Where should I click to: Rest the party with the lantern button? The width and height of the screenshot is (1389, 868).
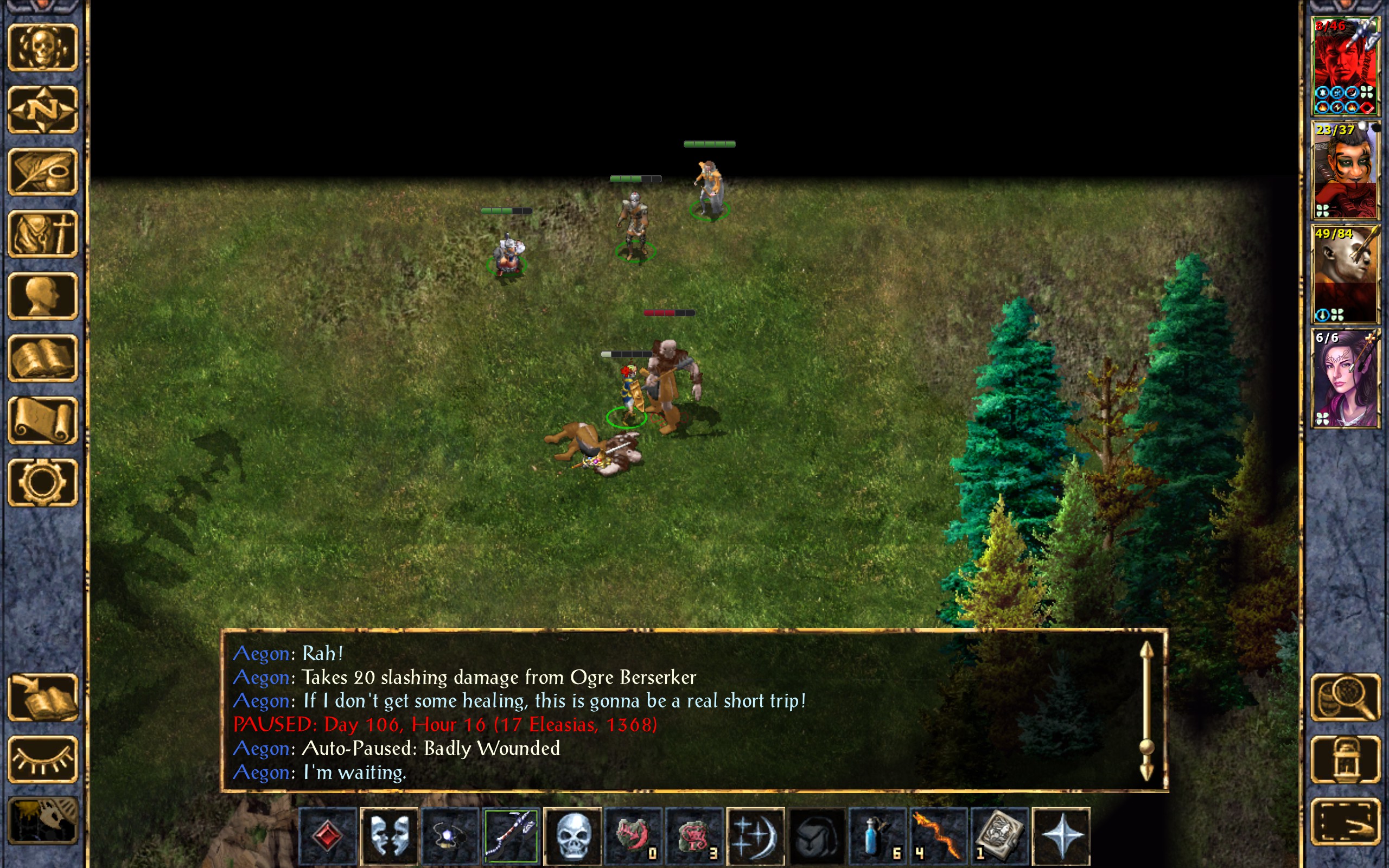1345,759
